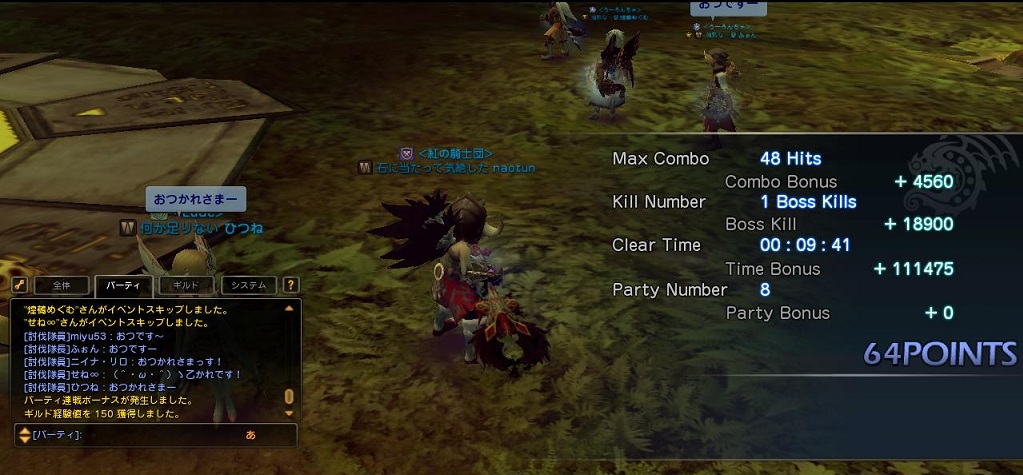Open the ギルド chat tab
This screenshot has height=475, width=1023.
[x=187, y=285]
